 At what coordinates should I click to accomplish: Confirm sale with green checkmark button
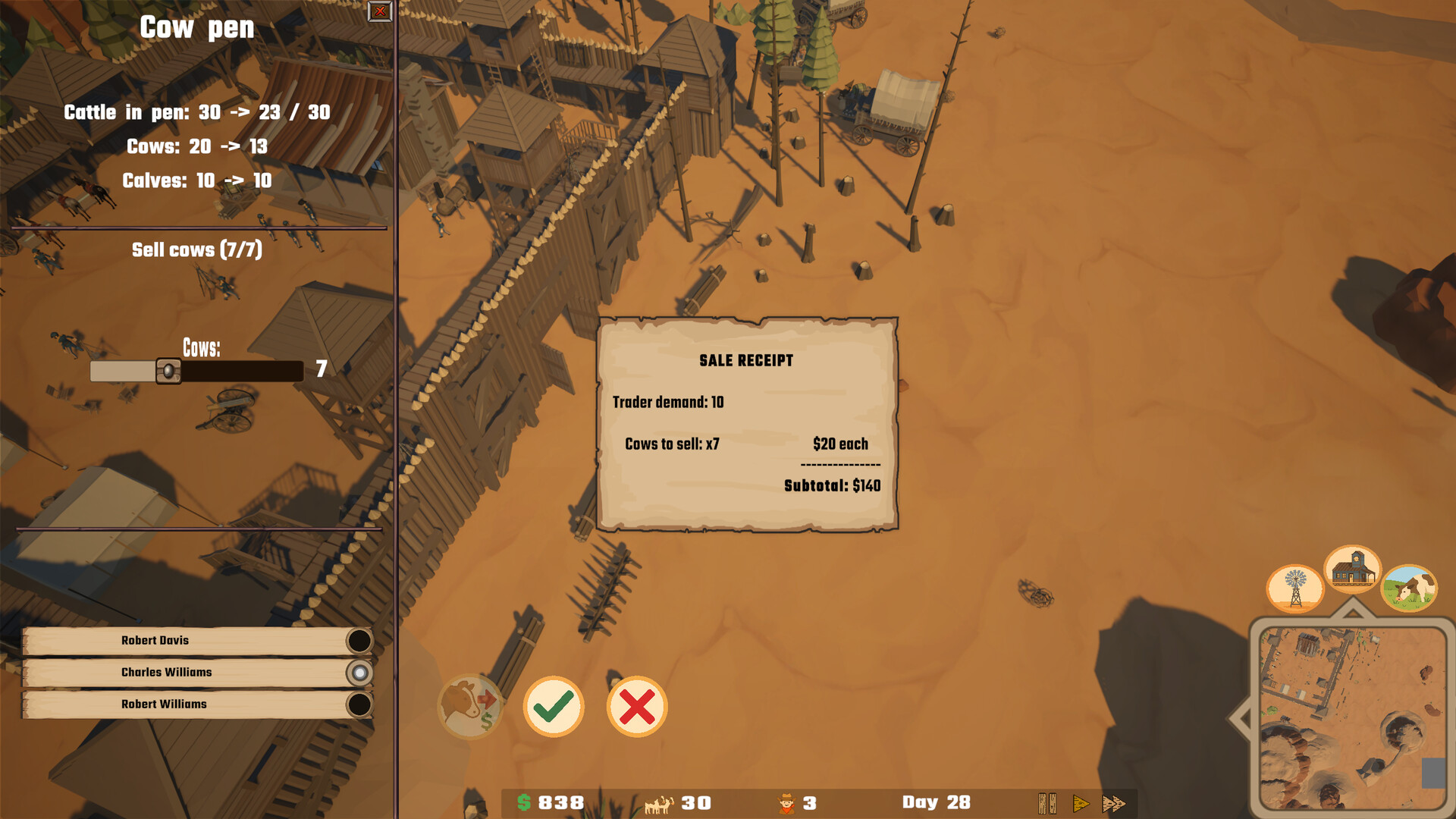coord(554,707)
